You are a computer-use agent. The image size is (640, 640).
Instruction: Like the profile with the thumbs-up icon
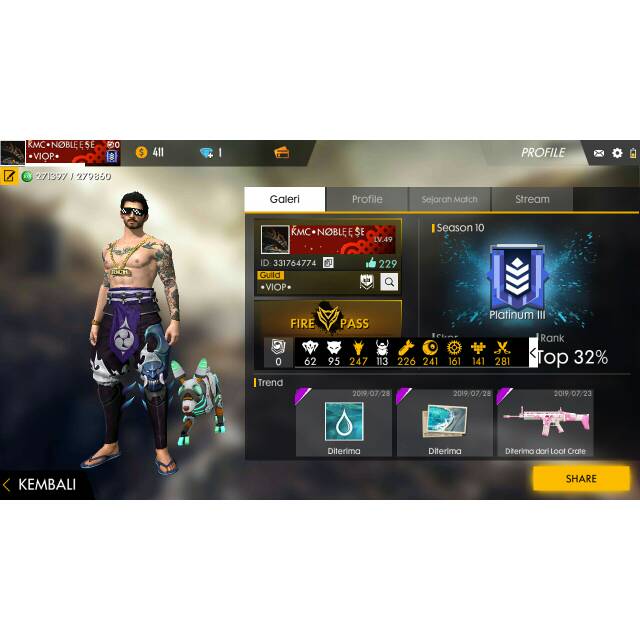tap(371, 263)
